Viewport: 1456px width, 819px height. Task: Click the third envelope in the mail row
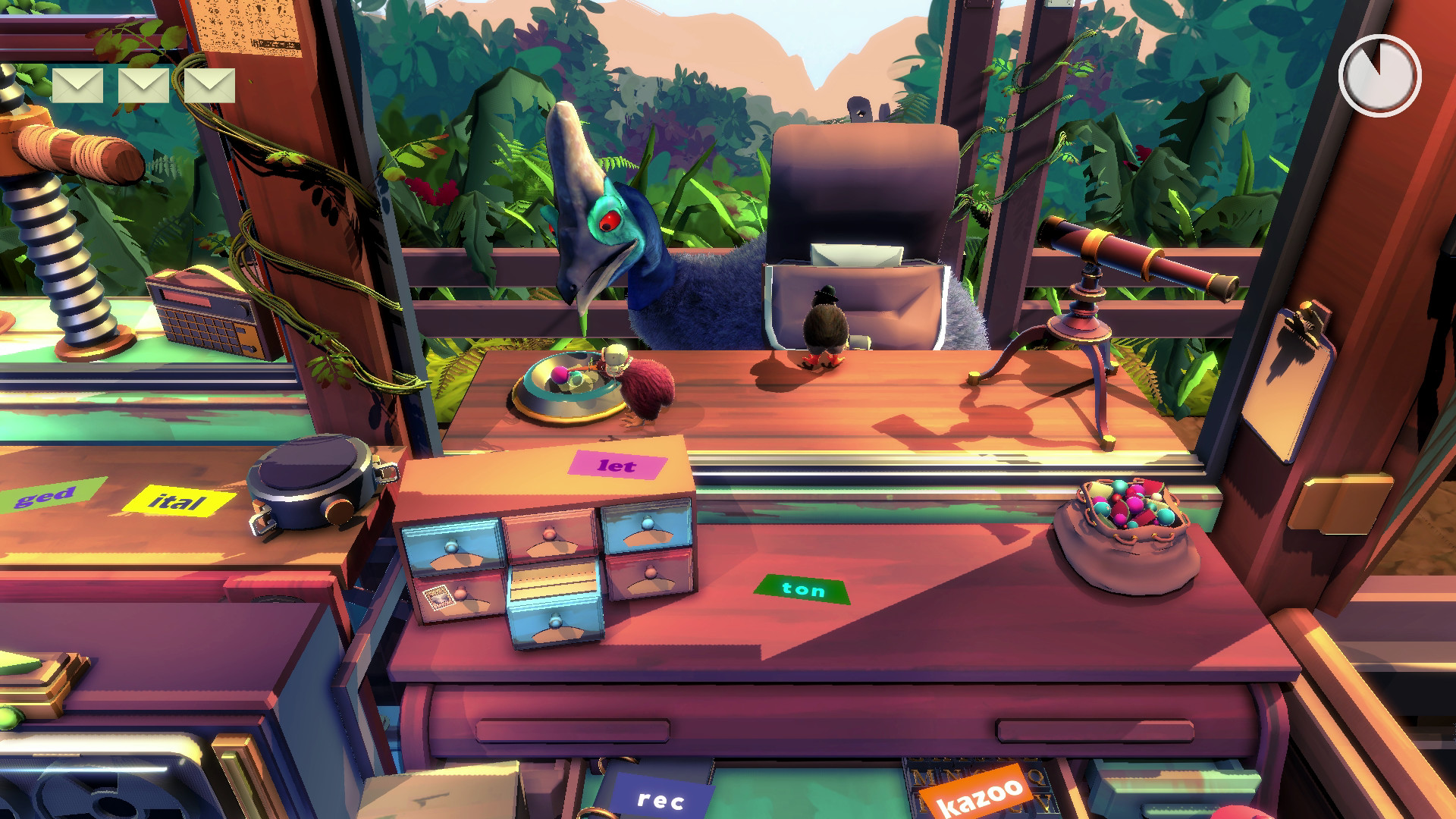[x=210, y=86]
